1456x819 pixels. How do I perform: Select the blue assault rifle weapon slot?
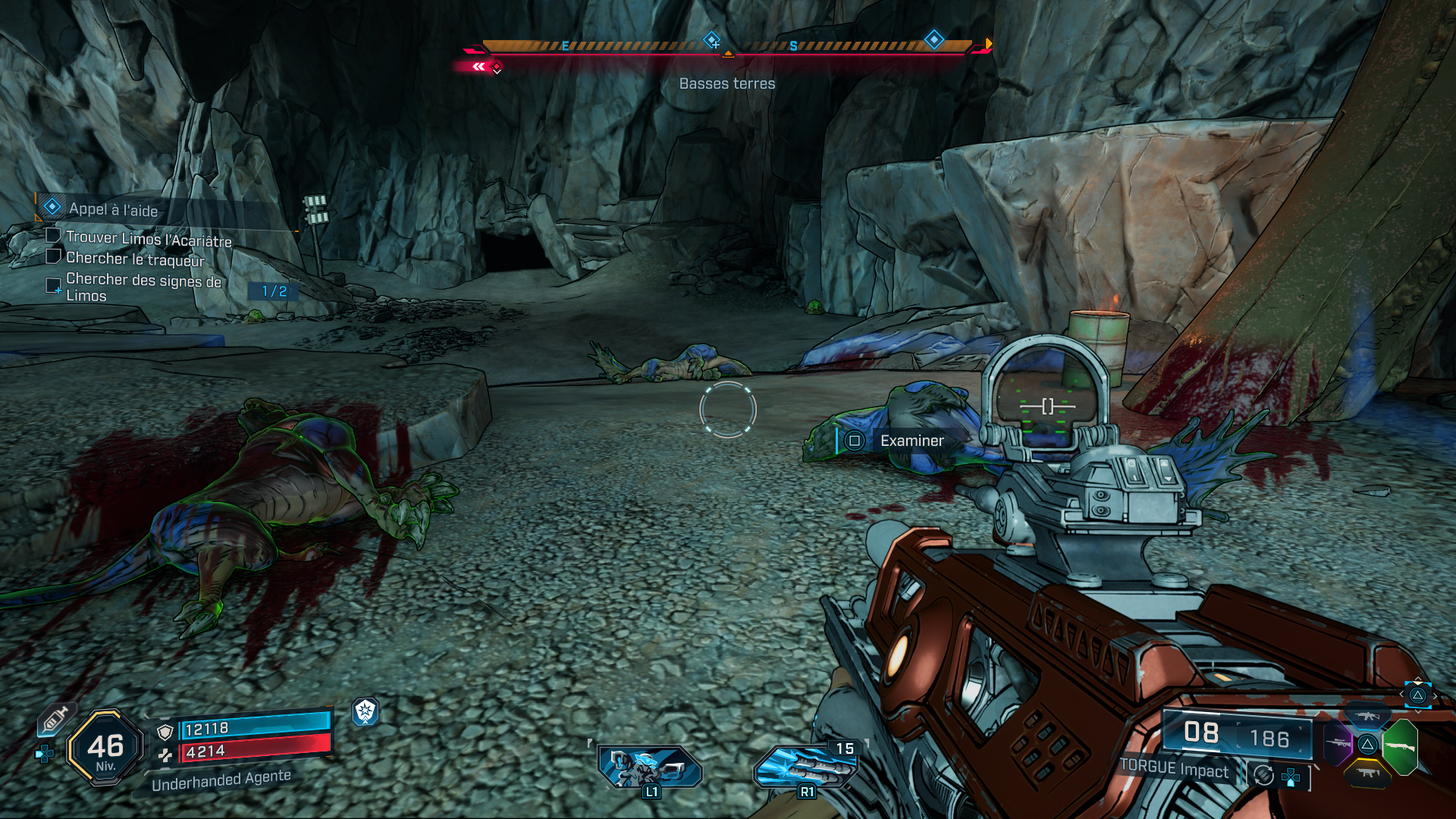1367,716
